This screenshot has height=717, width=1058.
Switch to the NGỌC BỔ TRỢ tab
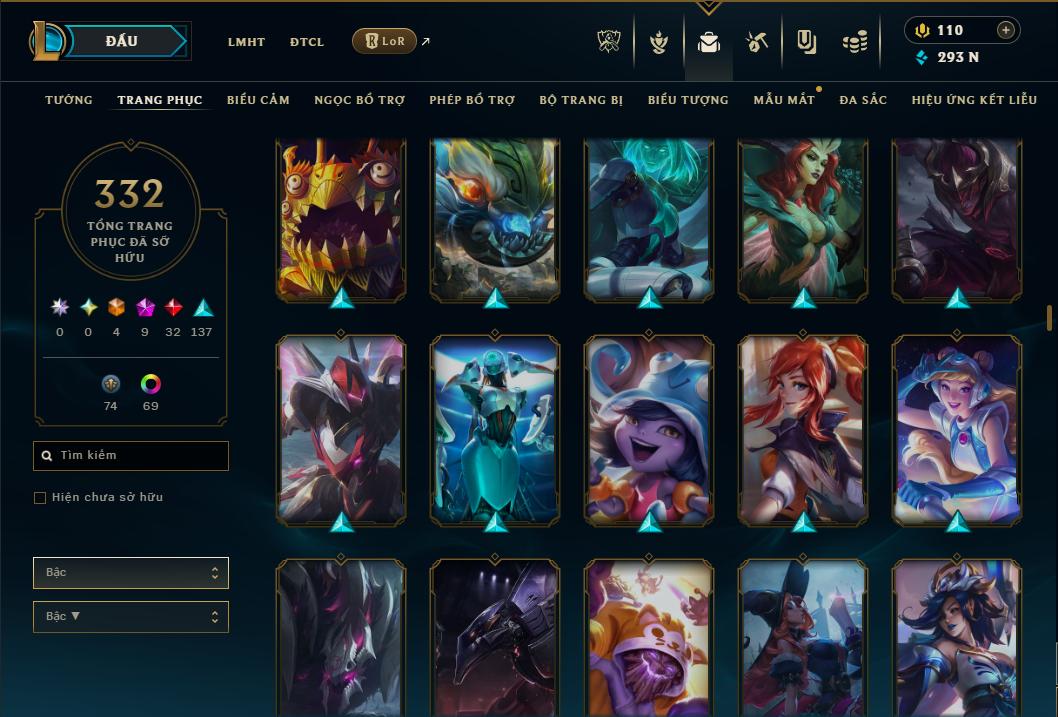point(360,100)
